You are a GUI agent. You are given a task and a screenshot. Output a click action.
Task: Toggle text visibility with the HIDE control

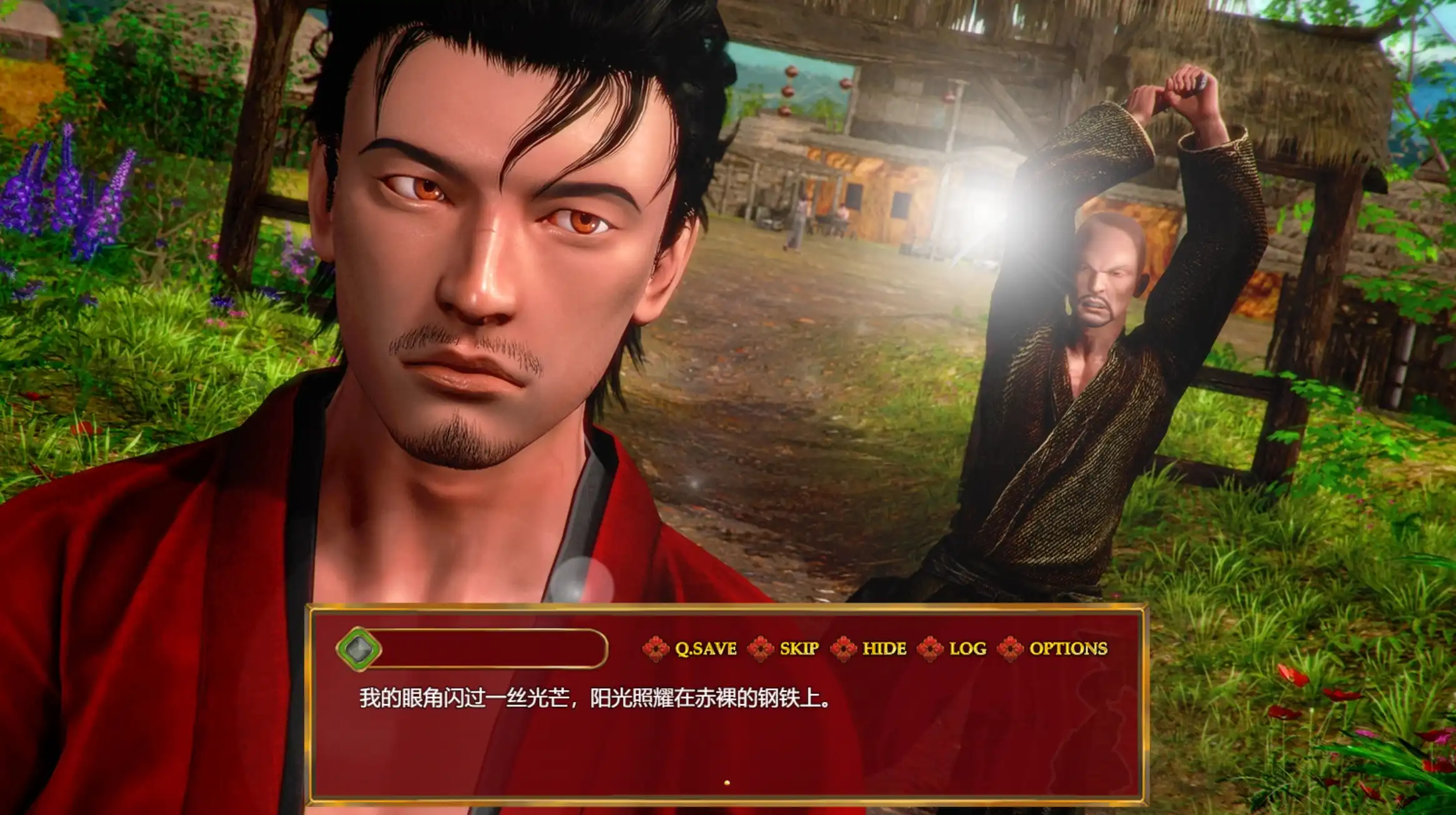(884, 650)
